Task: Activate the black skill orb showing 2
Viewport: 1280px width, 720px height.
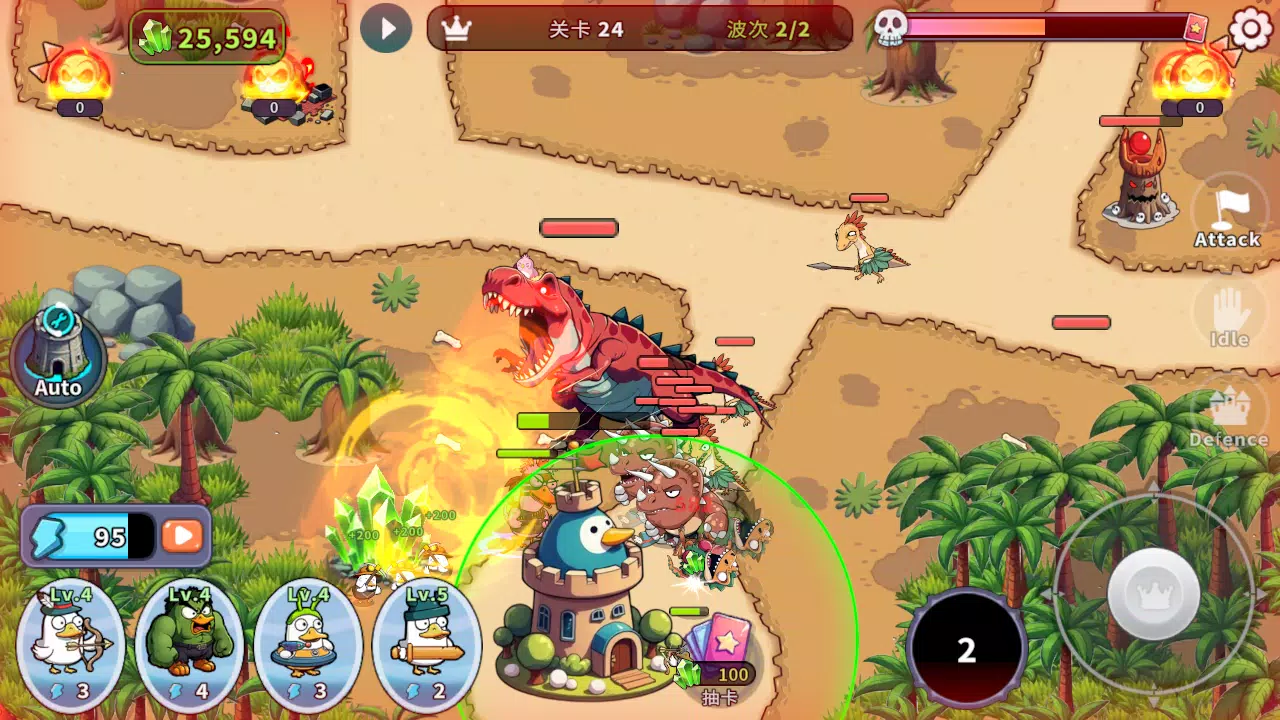Action: [x=966, y=649]
